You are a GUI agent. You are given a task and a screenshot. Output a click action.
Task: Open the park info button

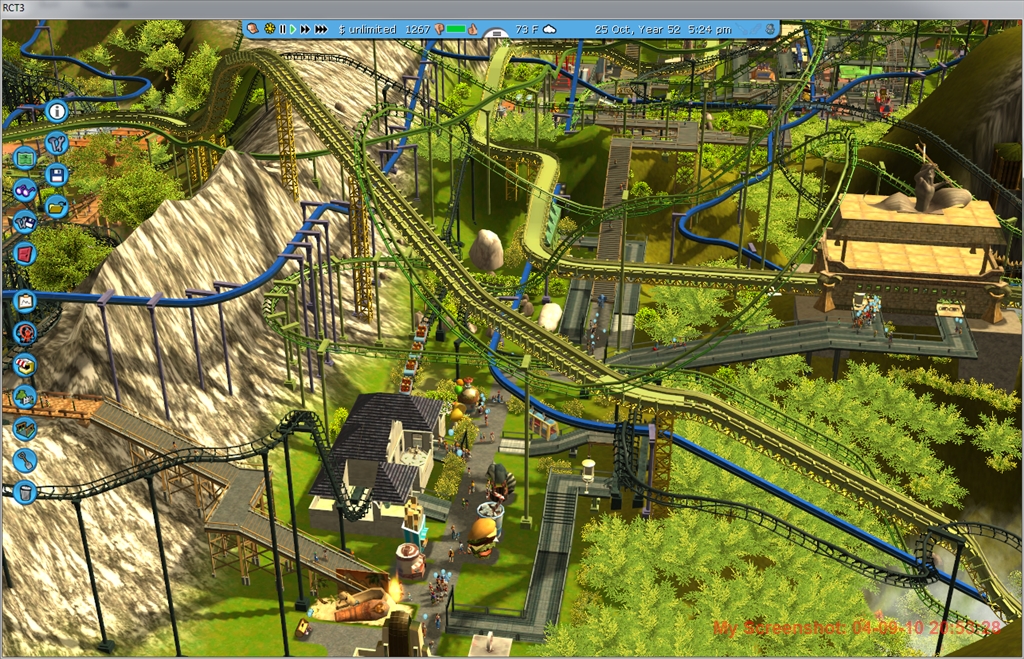tap(56, 111)
